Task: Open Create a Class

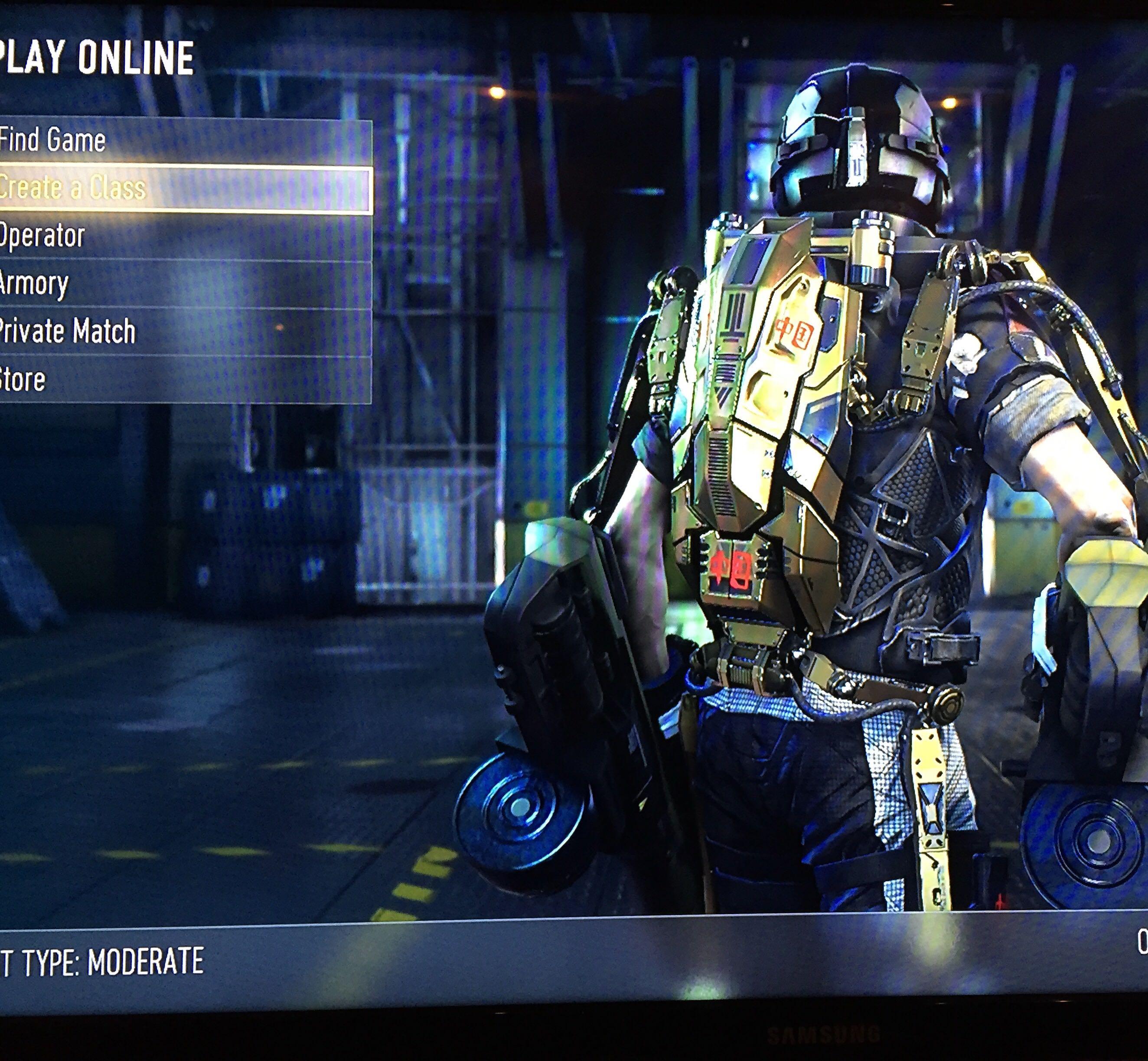Action: [x=72, y=188]
